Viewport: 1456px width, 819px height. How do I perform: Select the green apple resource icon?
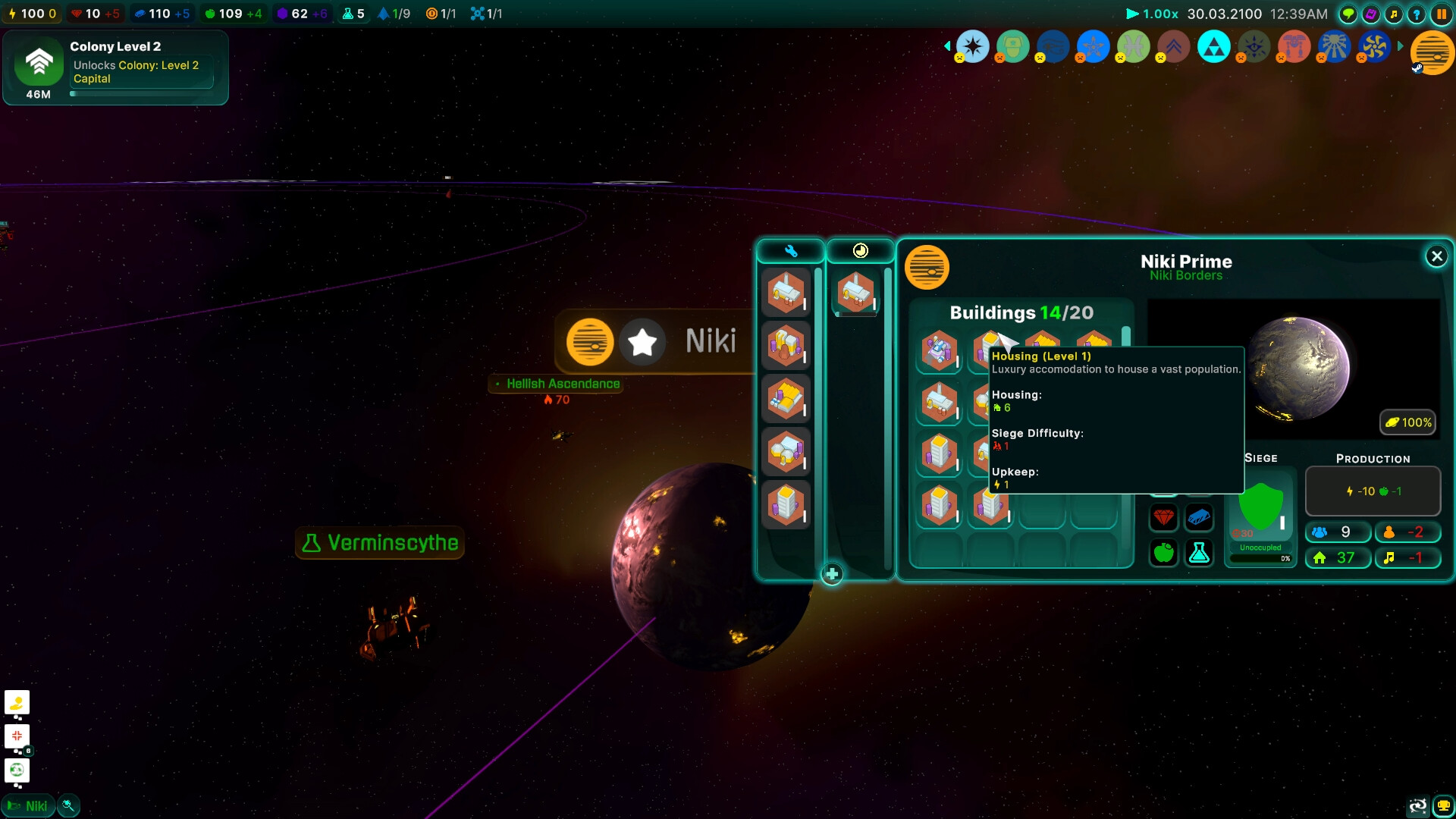(x=1164, y=553)
